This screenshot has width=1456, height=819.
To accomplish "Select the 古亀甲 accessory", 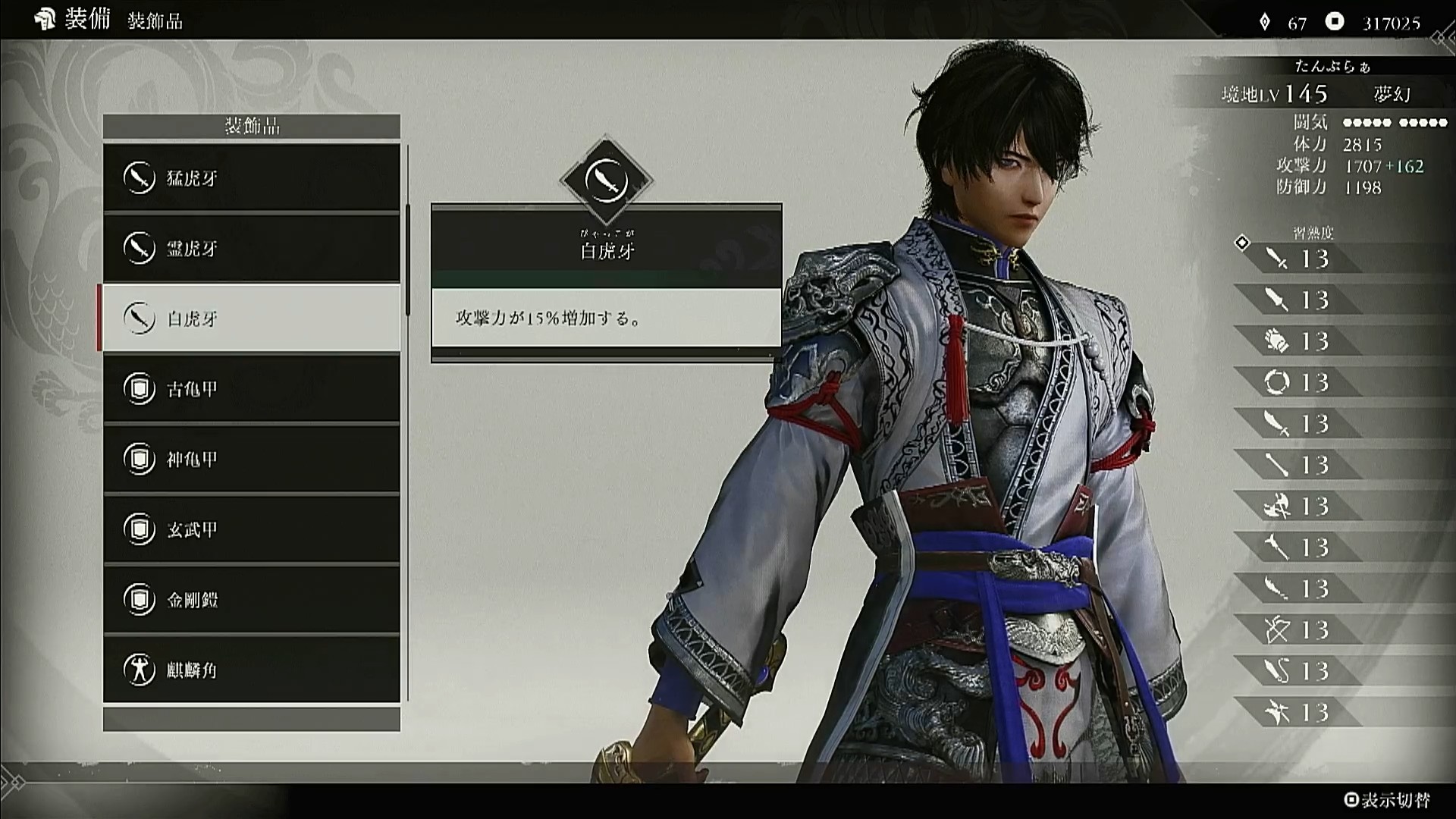I will pyautogui.click(x=251, y=389).
